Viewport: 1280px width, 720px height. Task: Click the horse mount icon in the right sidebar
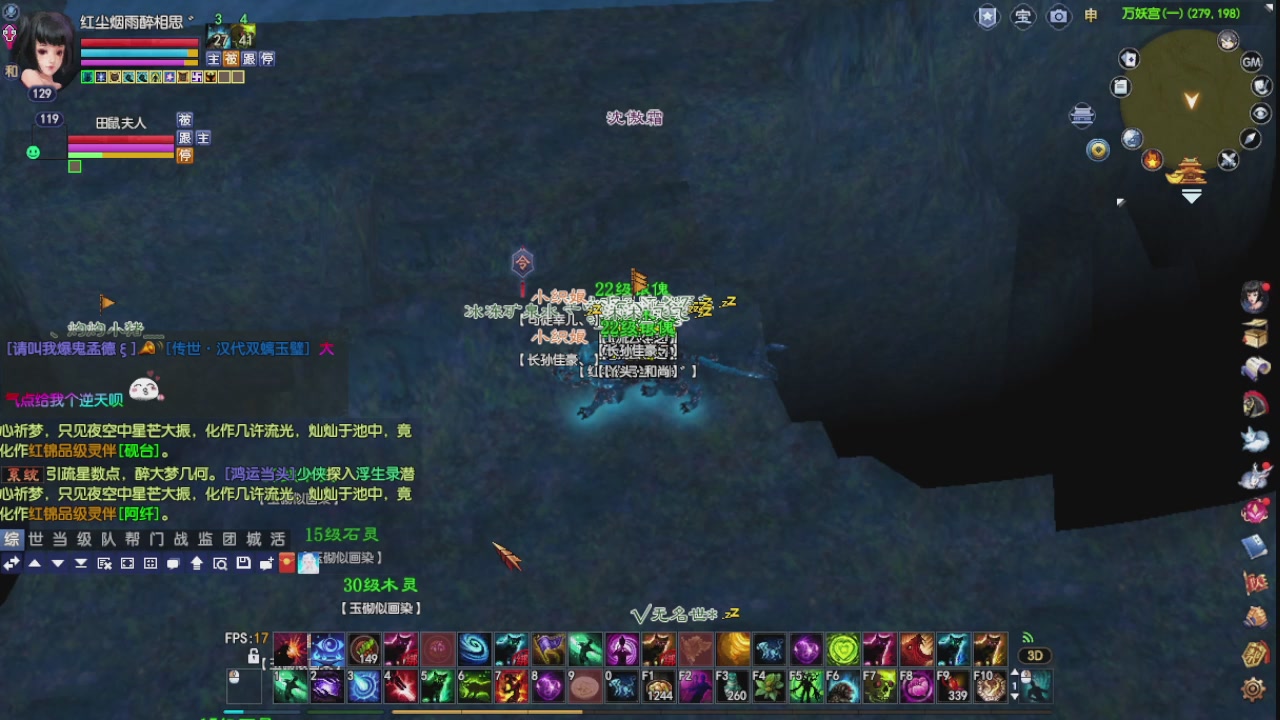1256,405
